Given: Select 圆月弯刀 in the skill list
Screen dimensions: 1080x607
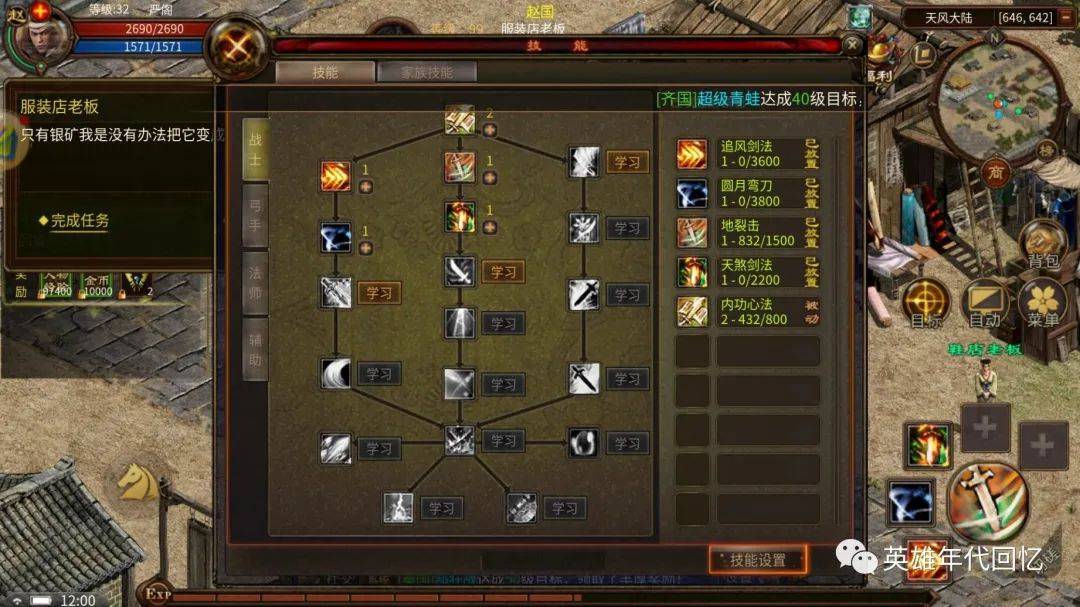Looking at the screenshot, I should pyautogui.click(x=750, y=192).
